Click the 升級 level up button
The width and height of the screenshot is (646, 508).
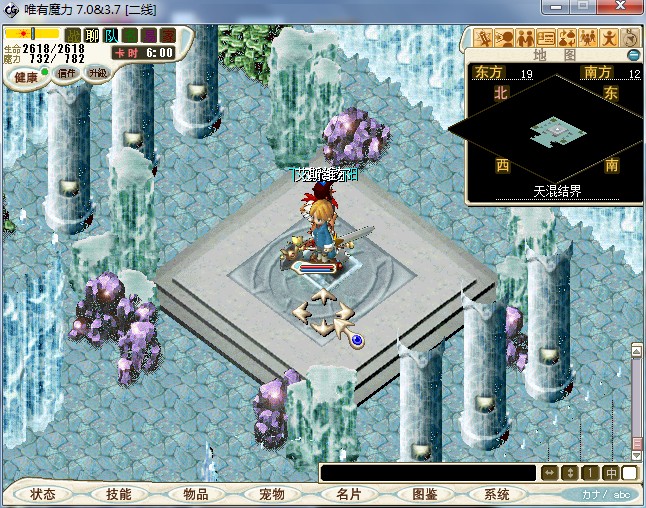97,73
